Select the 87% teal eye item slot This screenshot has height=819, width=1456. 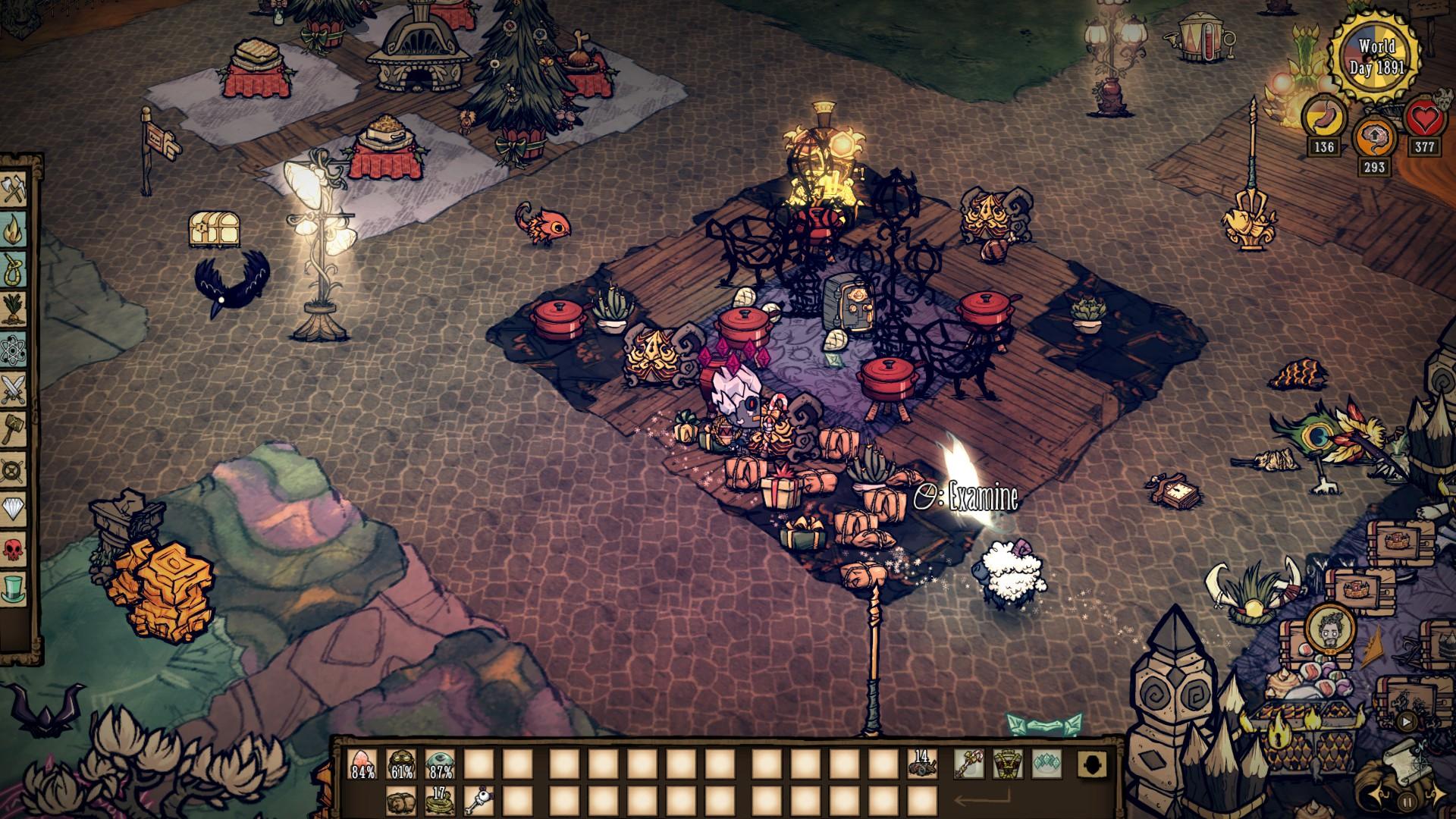[440, 764]
